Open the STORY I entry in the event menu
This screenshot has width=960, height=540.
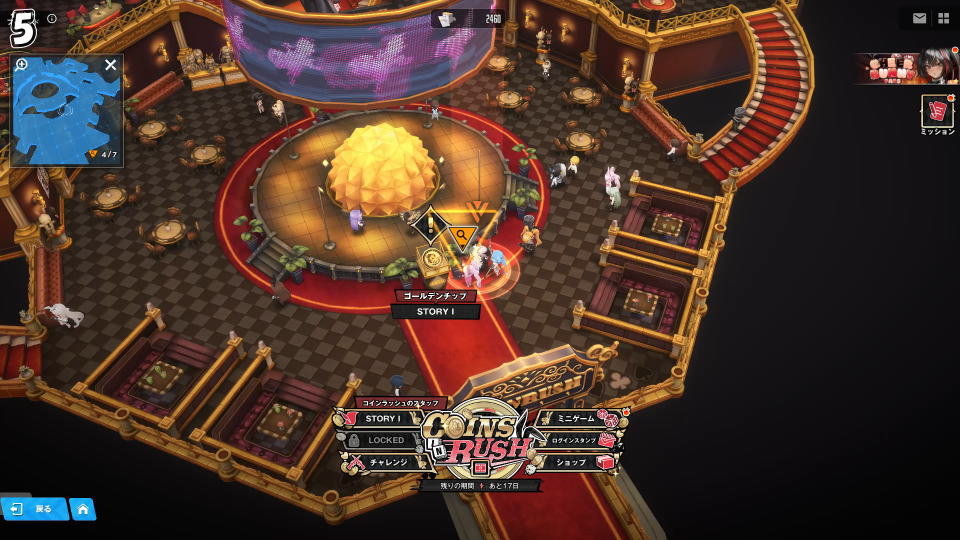coord(382,419)
